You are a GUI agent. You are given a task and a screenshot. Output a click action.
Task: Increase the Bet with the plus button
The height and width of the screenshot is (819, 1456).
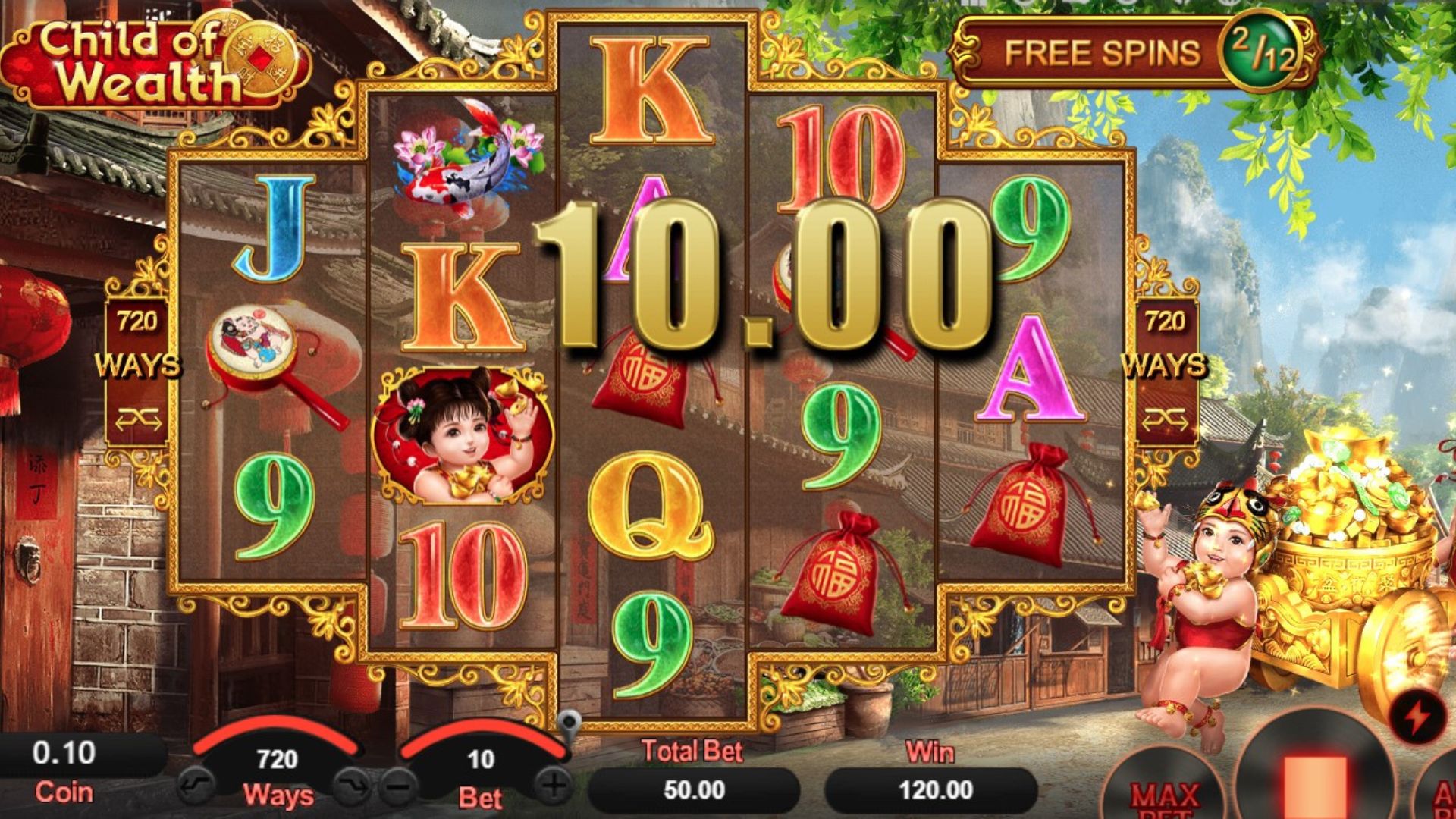(554, 785)
